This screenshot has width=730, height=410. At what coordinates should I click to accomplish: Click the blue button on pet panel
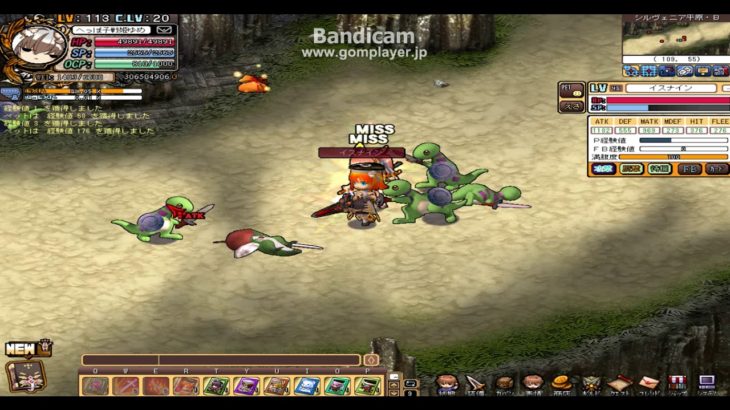[603, 169]
